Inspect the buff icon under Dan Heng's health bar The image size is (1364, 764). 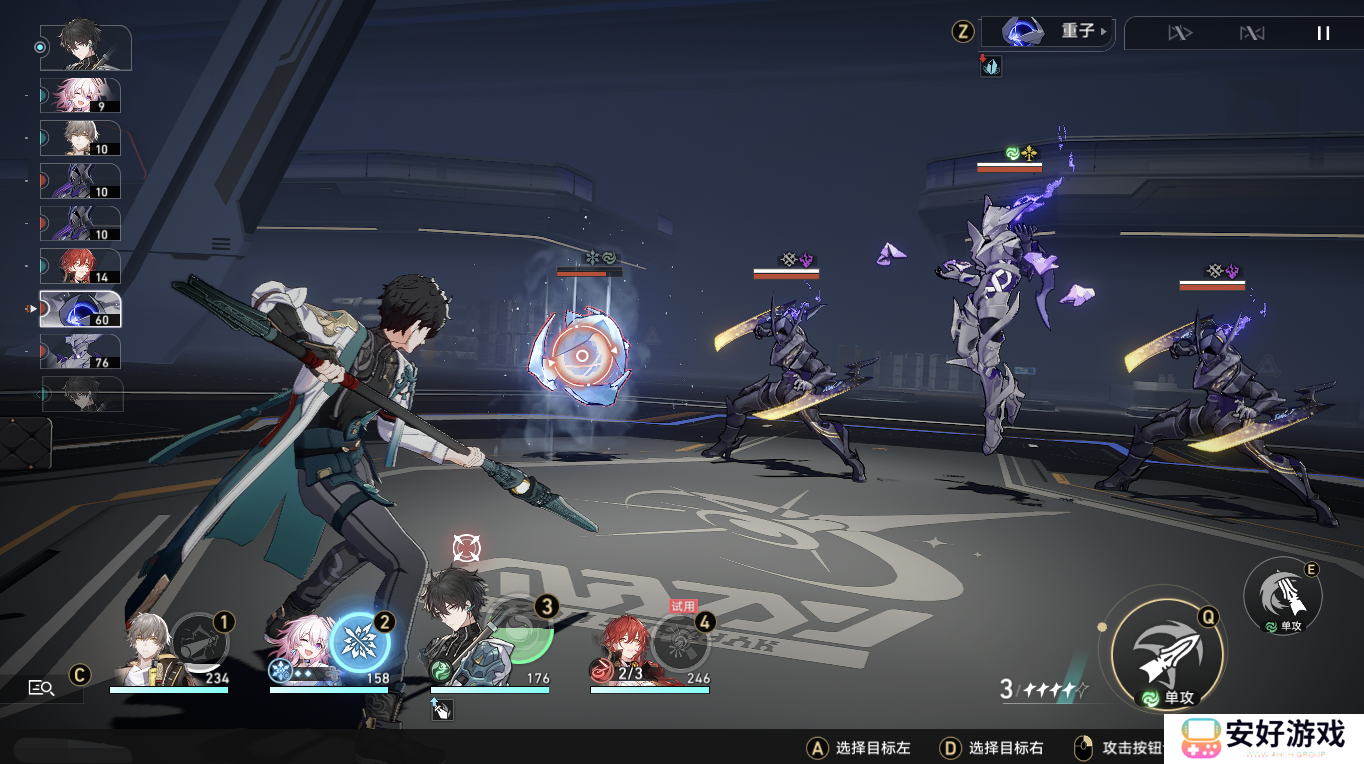[x=442, y=709]
